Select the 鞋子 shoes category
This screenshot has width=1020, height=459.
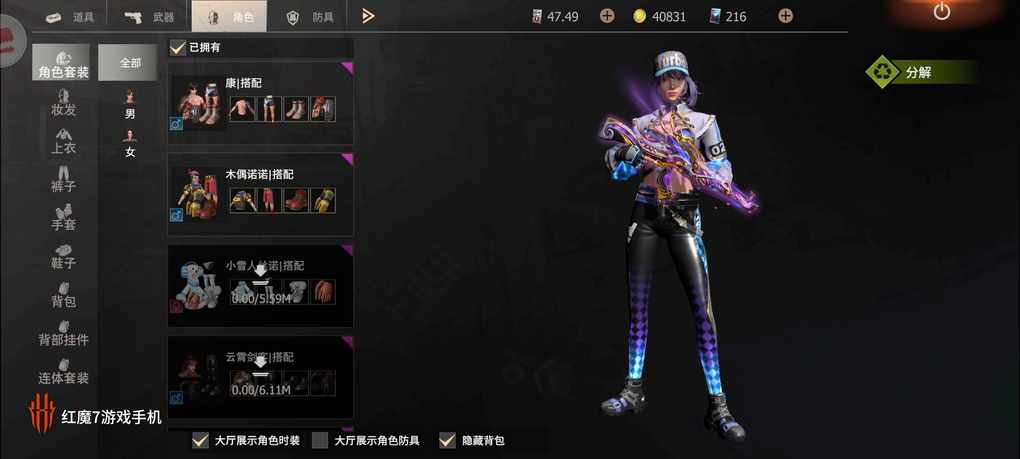(x=63, y=254)
